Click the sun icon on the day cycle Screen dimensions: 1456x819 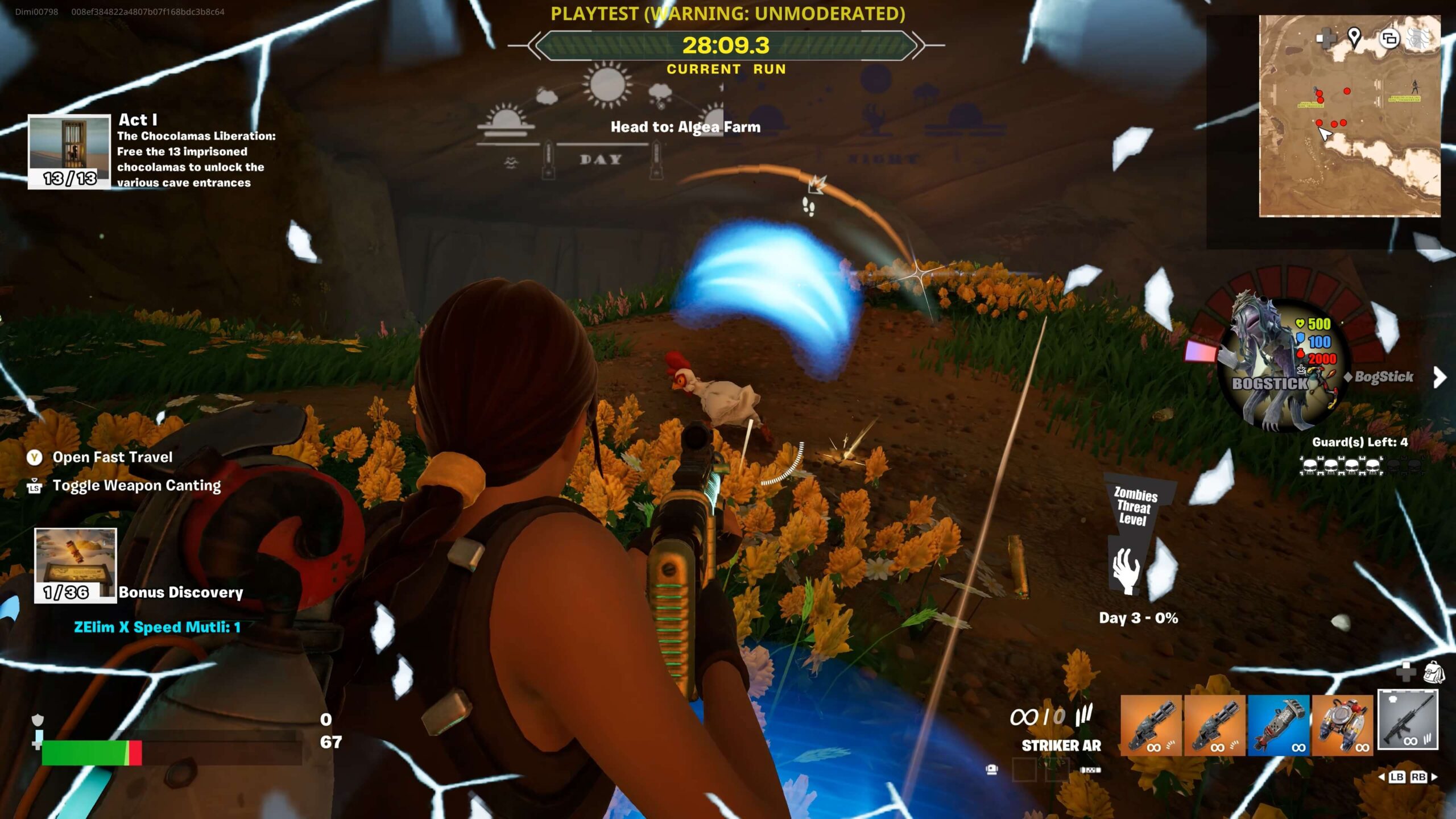click(607, 85)
